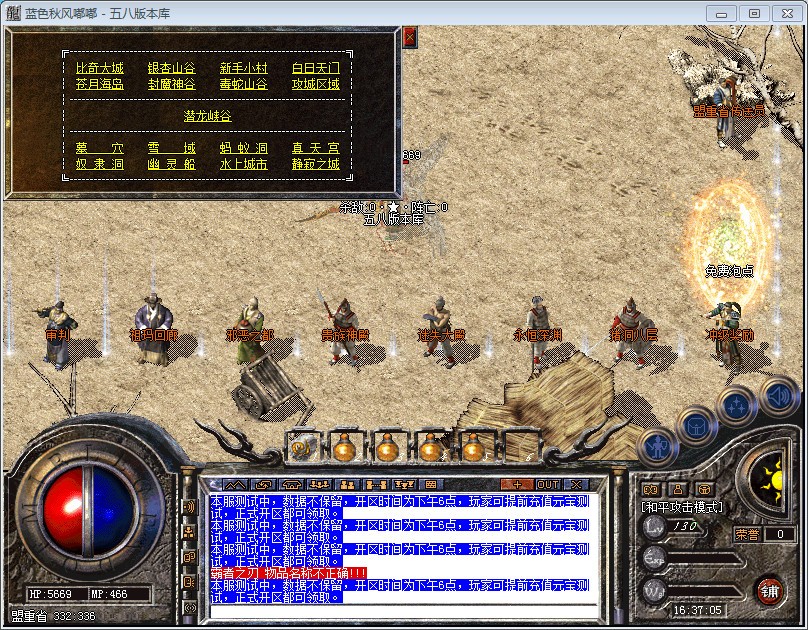The image size is (808, 630).
Task: Go to 白日天门
Action: (316, 68)
